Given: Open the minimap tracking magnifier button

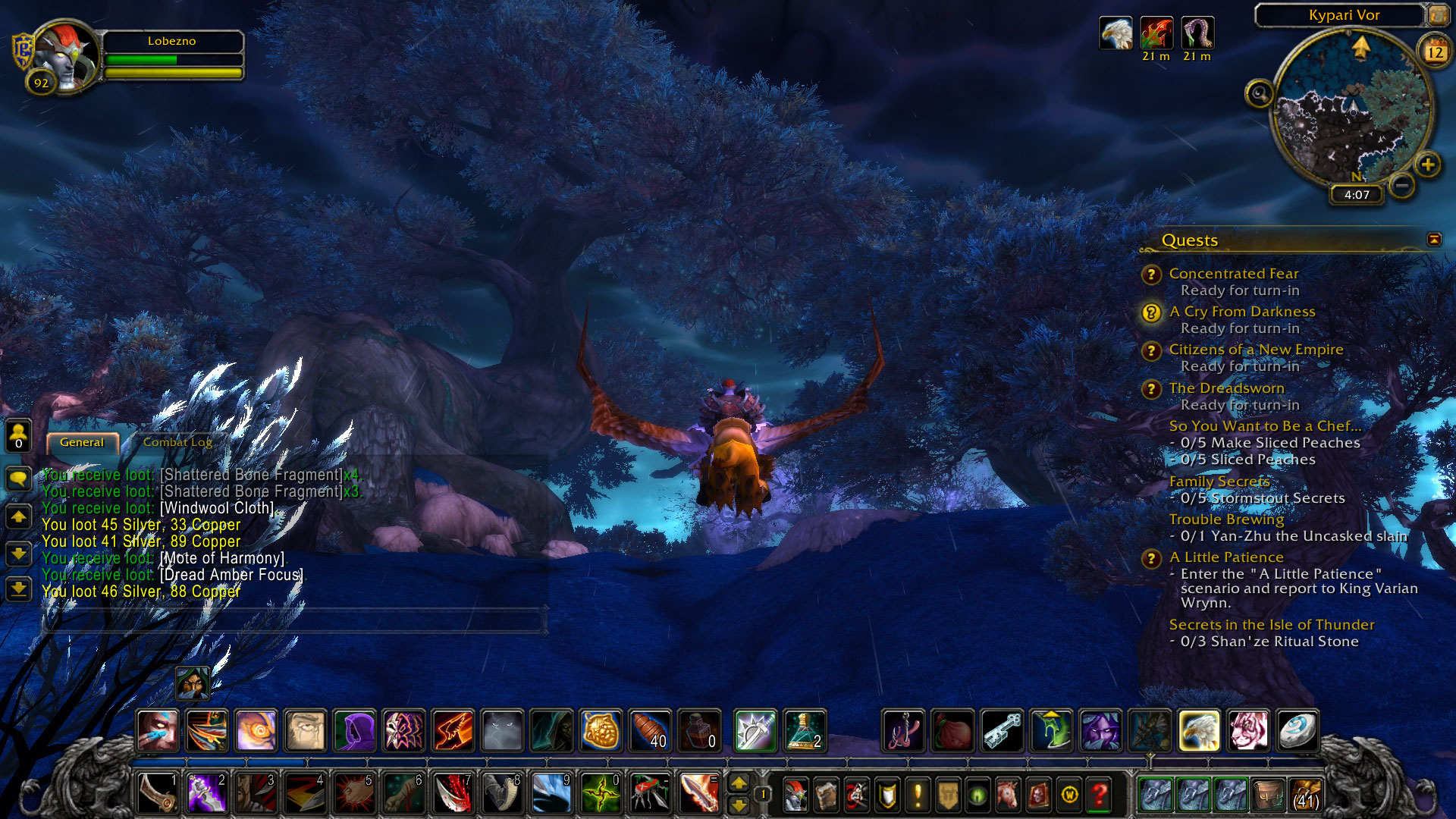Looking at the screenshot, I should coord(1259,94).
